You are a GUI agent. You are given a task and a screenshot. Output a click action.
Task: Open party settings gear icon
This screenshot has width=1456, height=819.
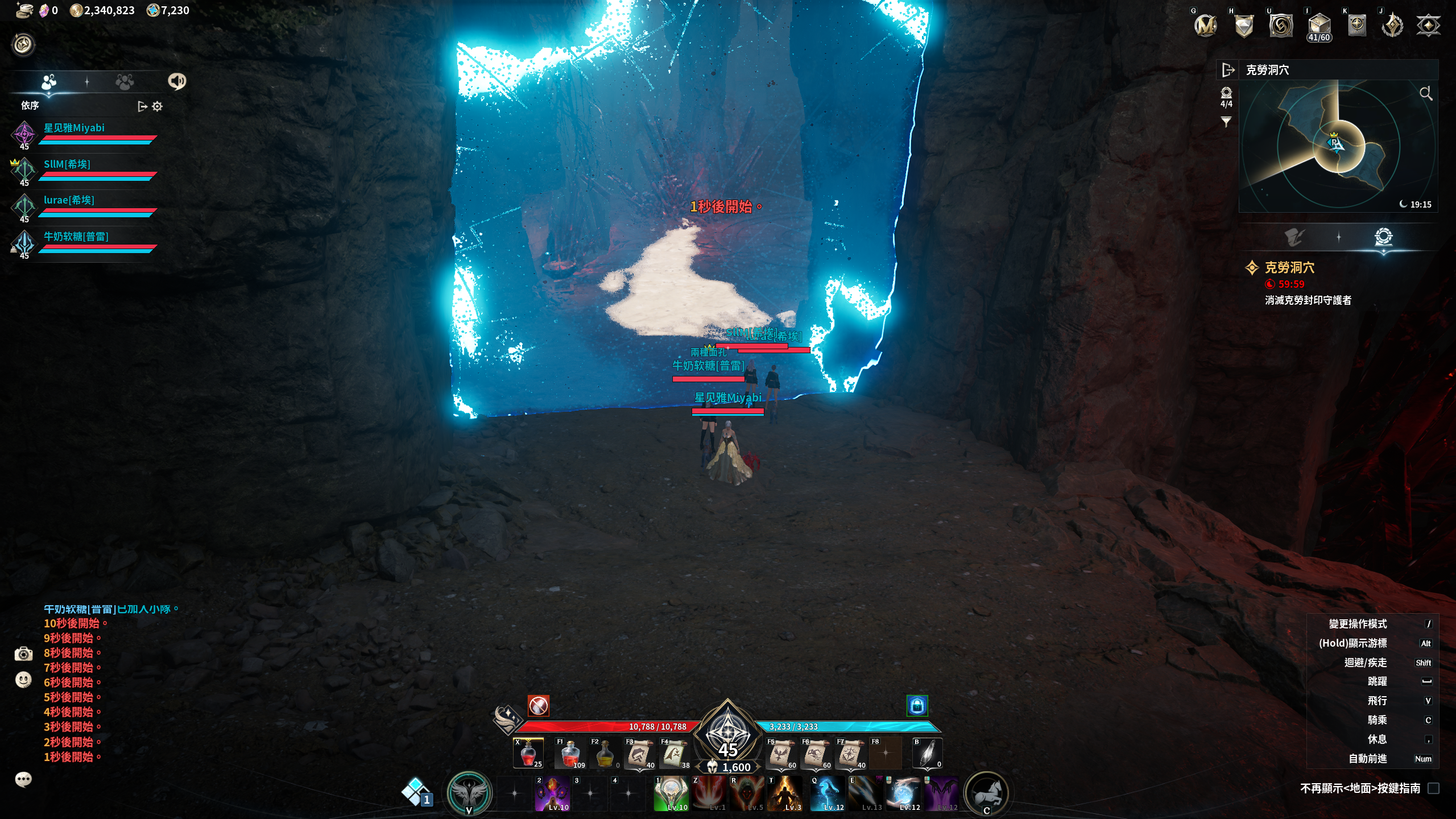tap(158, 106)
